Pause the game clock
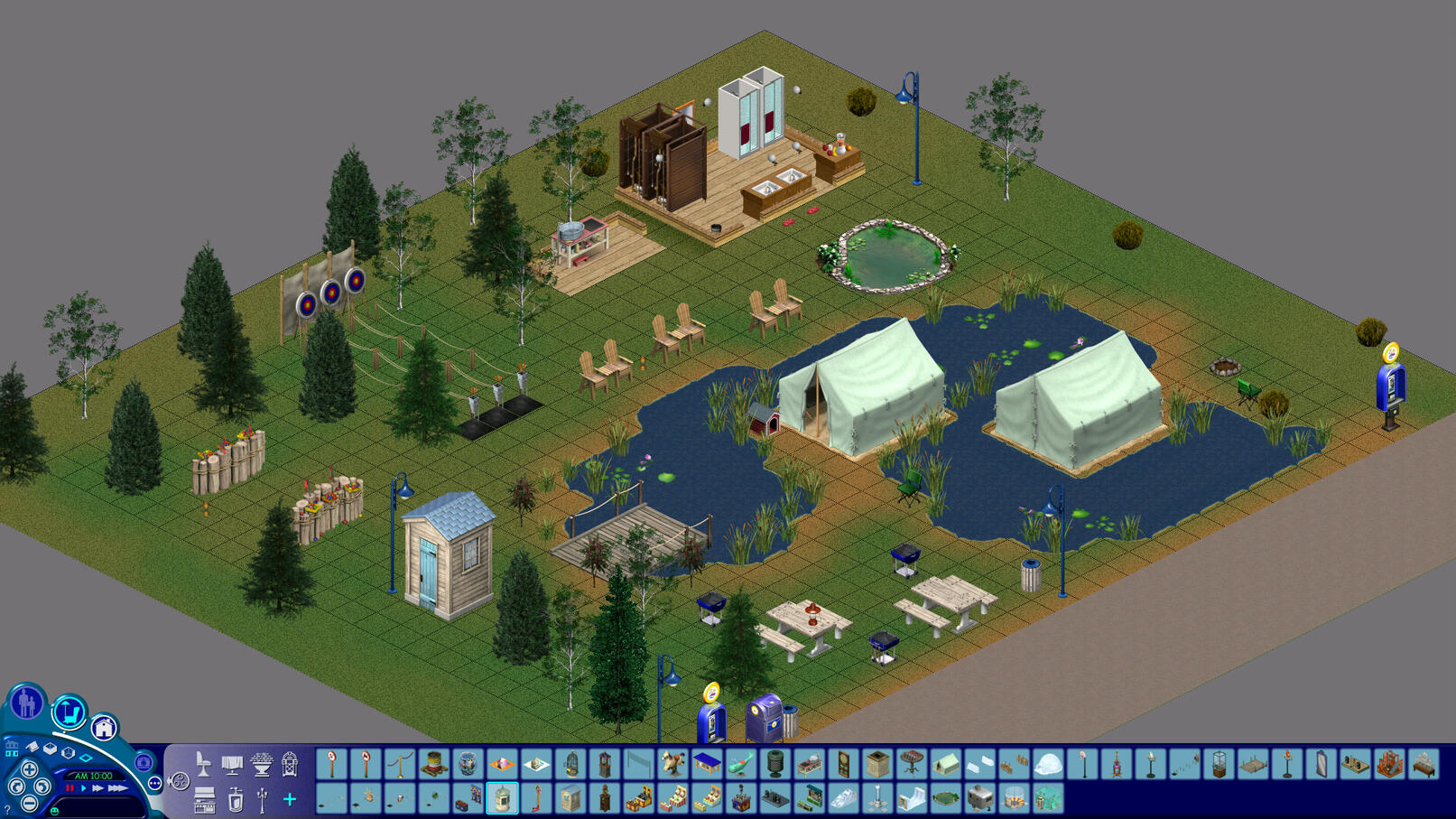 pyautogui.click(x=70, y=788)
